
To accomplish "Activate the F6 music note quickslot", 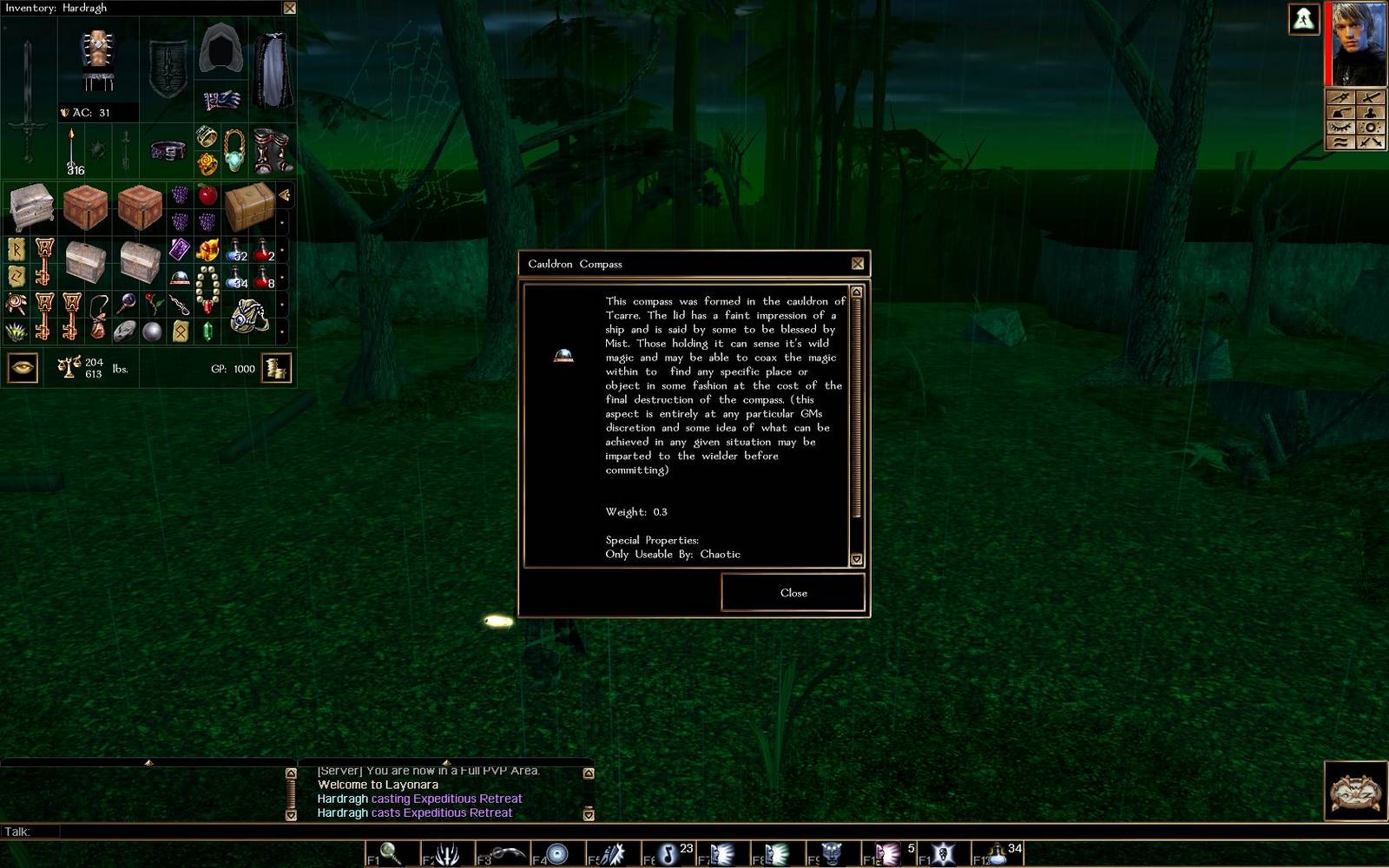I will pyautogui.click(x=667, y=854).
